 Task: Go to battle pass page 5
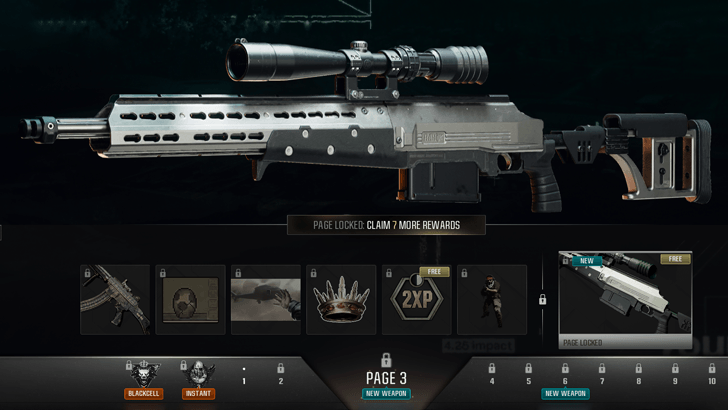pos(528,376)
